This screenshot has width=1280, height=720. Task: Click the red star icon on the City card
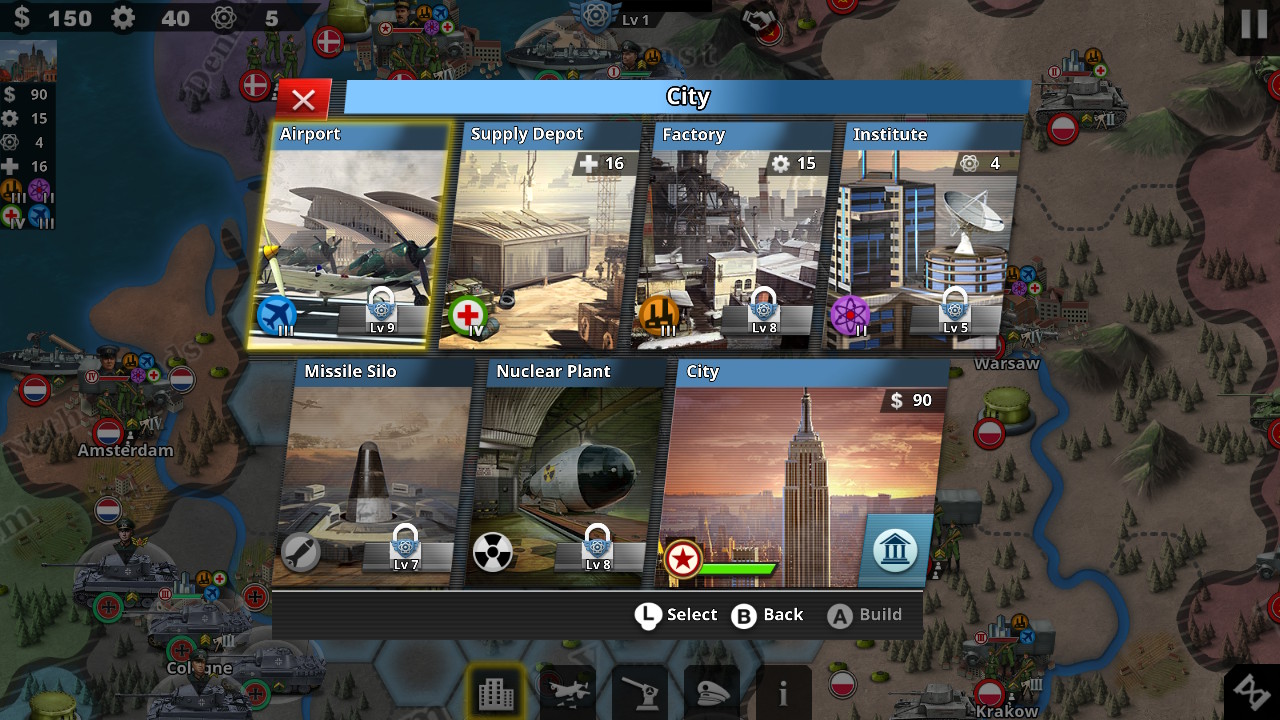pyautogui.click(x=682, y=560)
